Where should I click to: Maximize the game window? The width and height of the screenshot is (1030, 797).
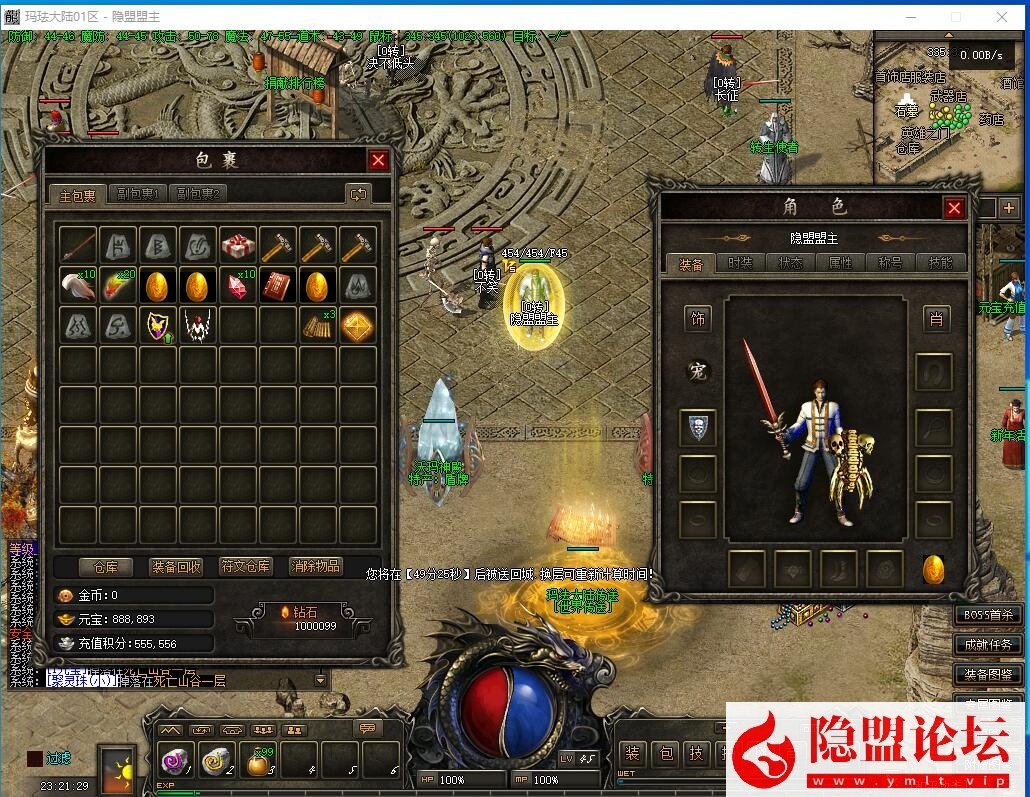click(955, 17)
